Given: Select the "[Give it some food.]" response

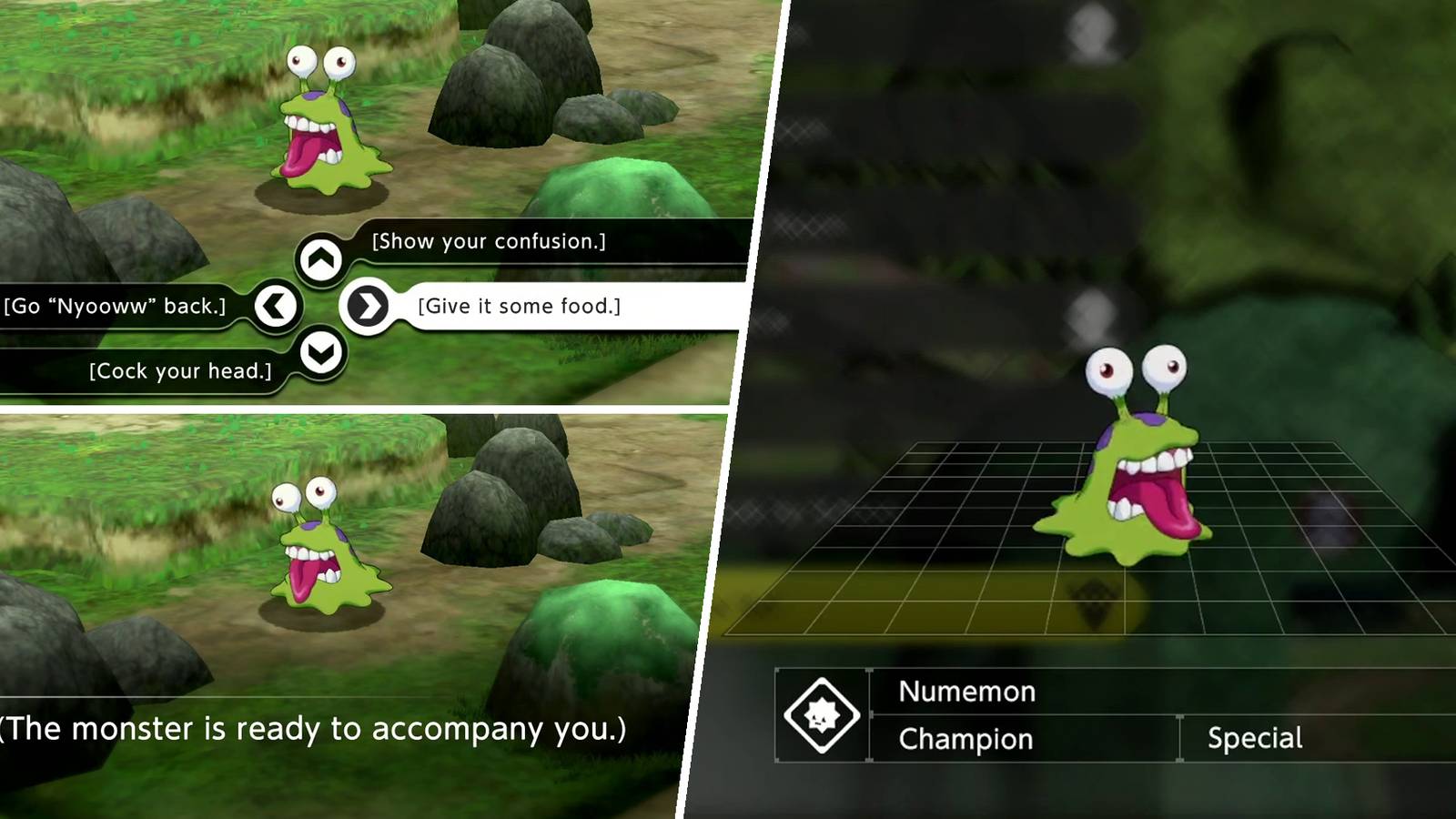Looking at the screenshot, I should 519,307.
